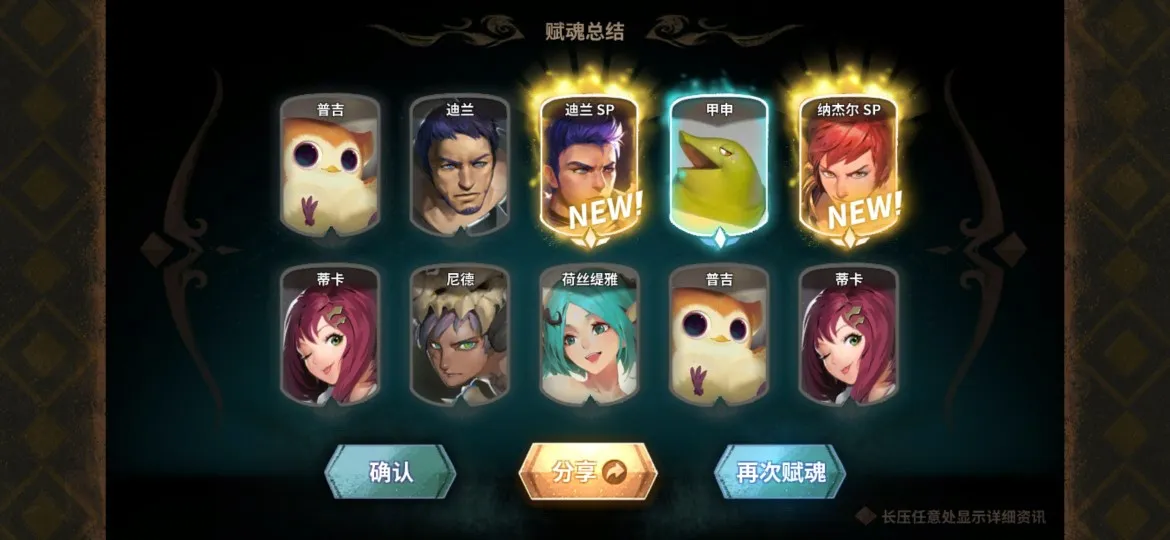Viewport: 1170px width, 540px height.
Task: Select the non-SP 迪兰 card without glow
Action: (x=460, y=168)
